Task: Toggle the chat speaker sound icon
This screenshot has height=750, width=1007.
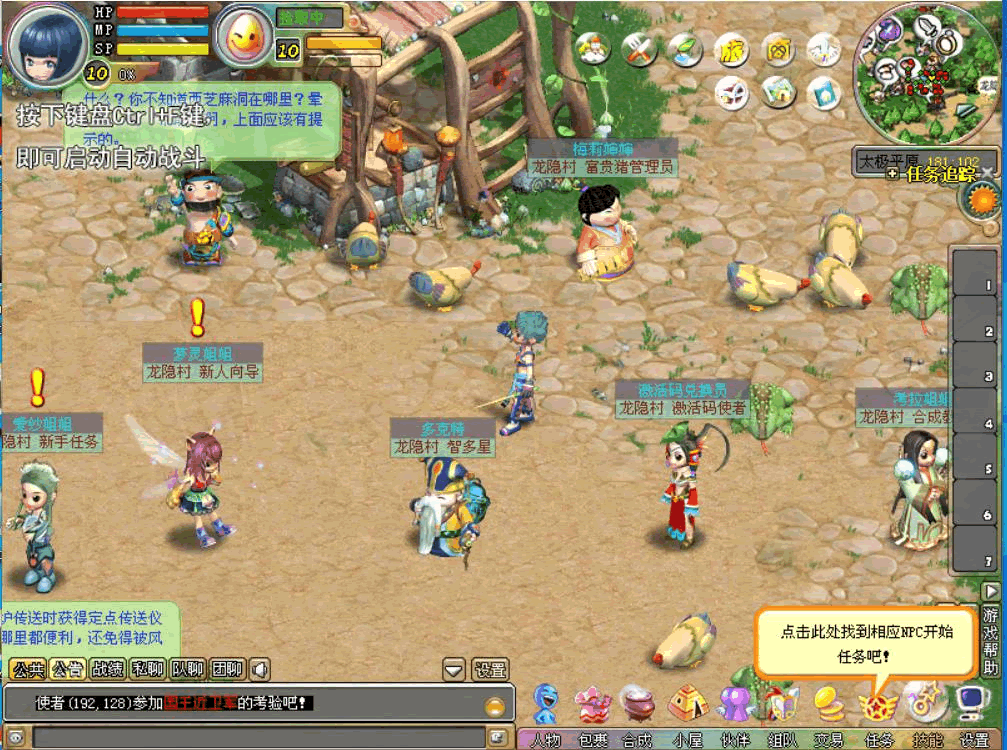Action: [259, 669]
